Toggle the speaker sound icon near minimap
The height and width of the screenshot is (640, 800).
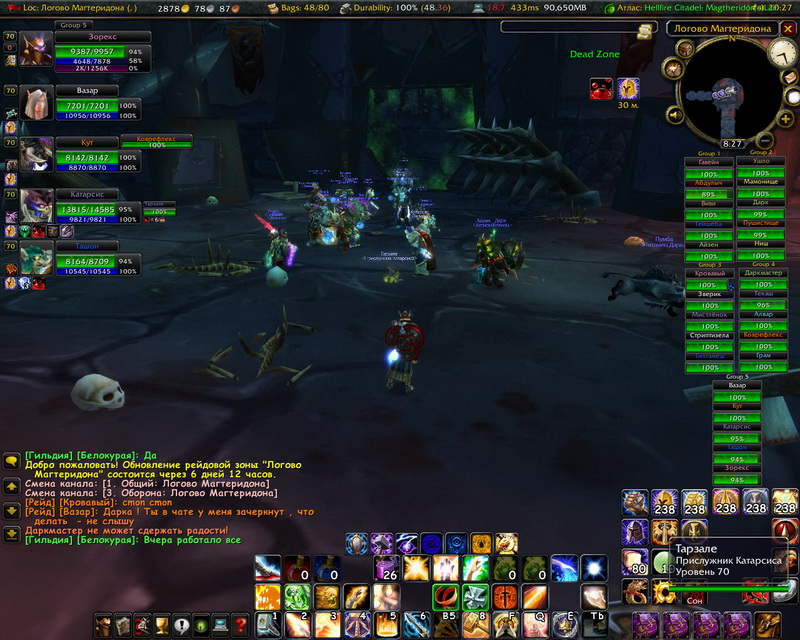(676, 116)
